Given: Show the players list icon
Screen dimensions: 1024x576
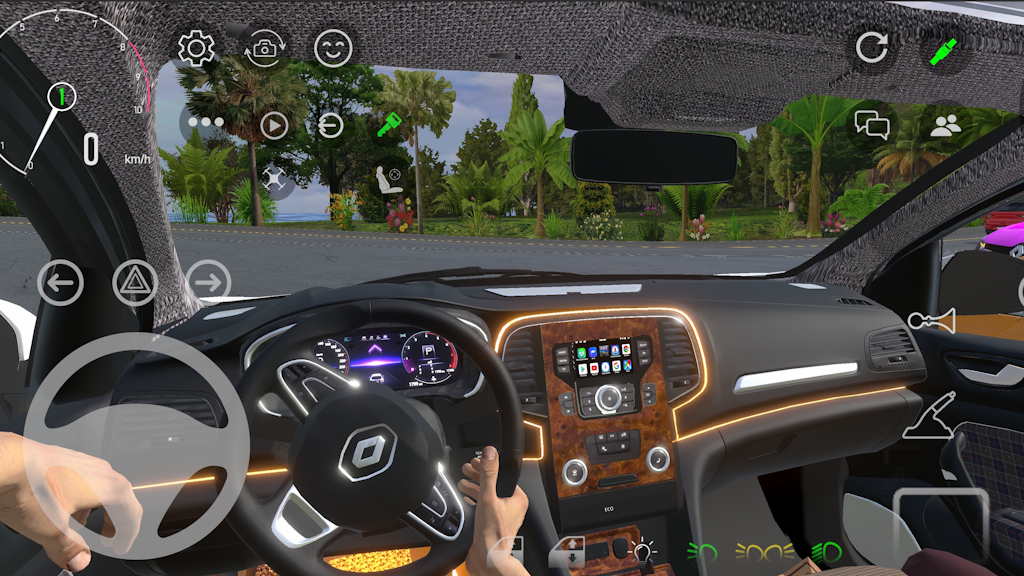Looking at the screenshot, I should [945, 126].
